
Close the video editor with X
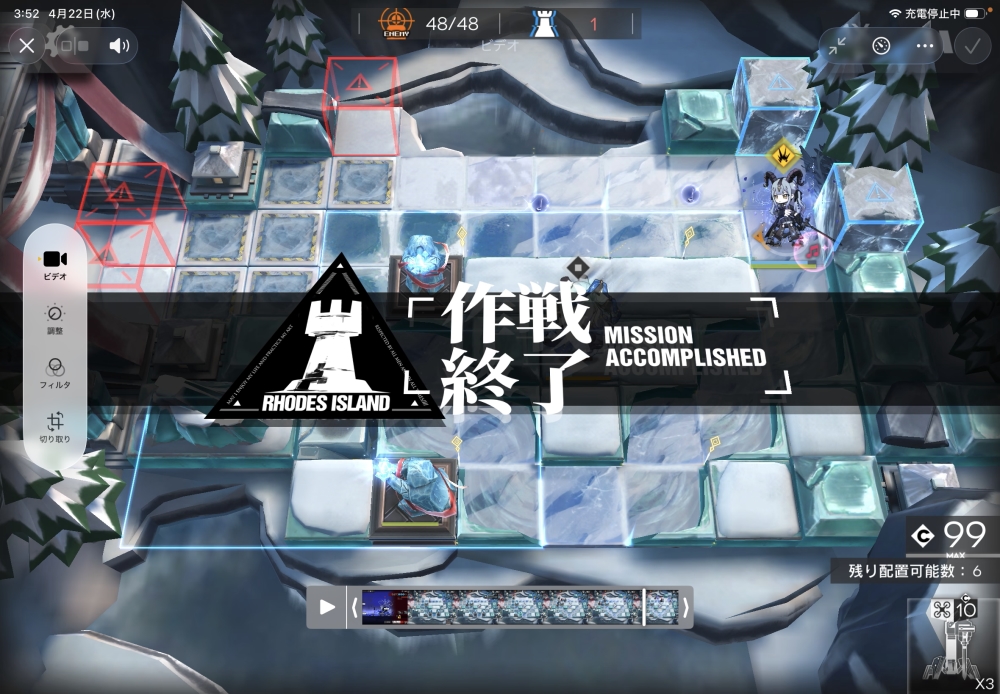click(x=27, y=45)
